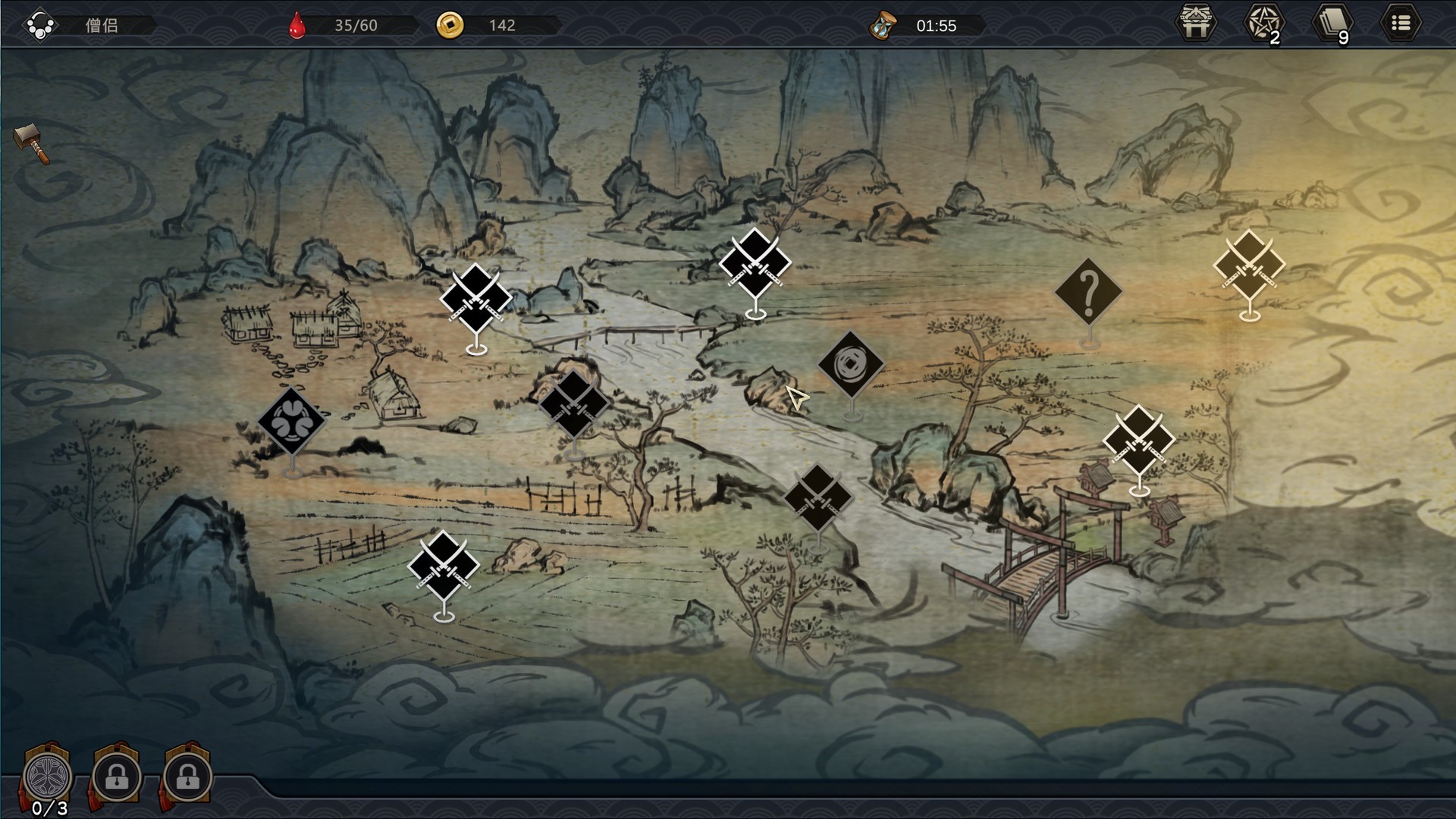Click the monk class emblem icon
1456x819 pixels.
(x=39, y=25)
